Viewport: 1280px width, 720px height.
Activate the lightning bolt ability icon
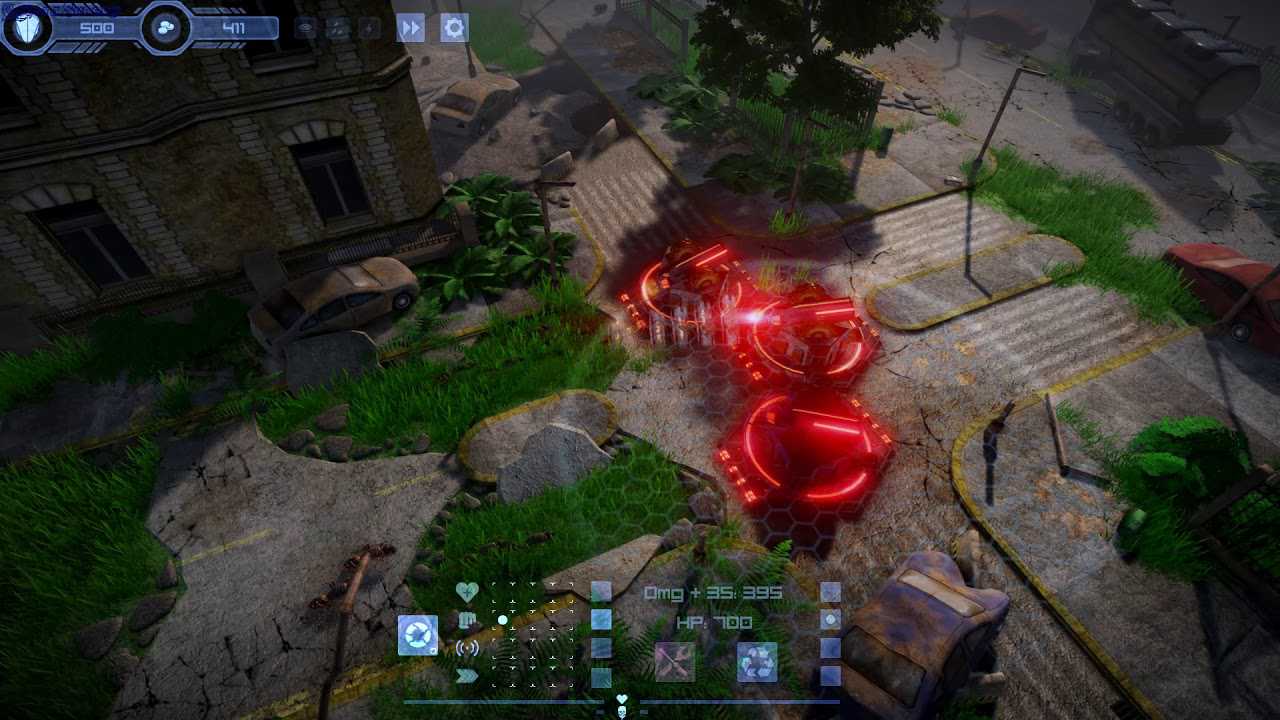point(370,28)
